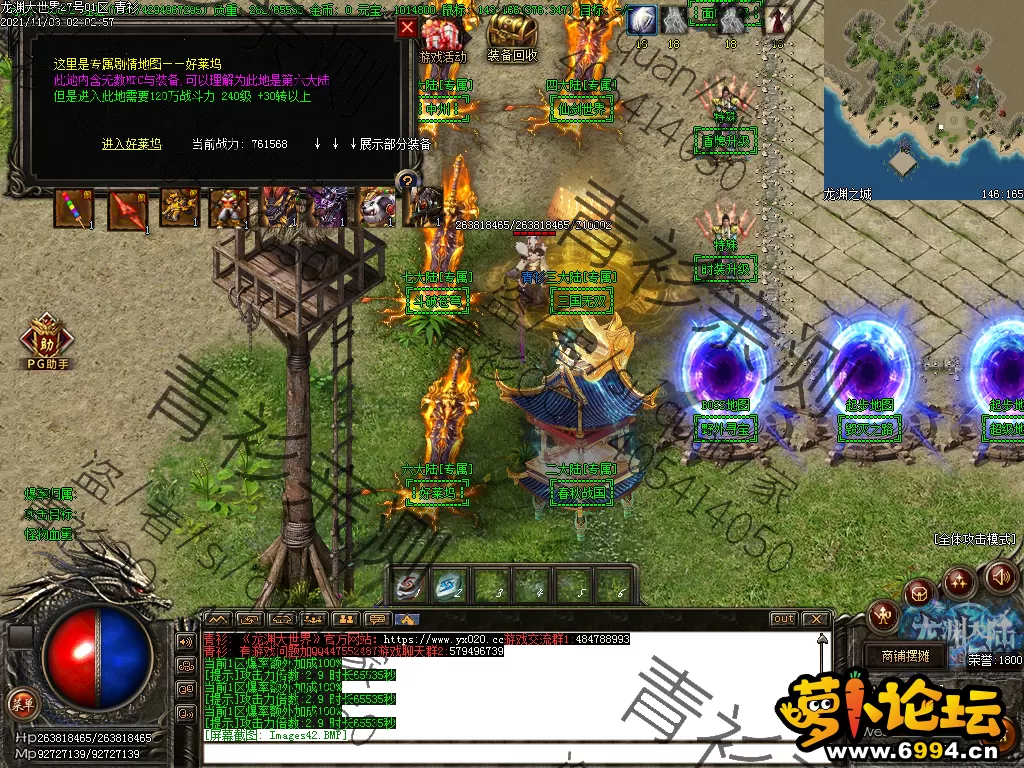Close the chat window with the X
The height and width of the screenshot is (768, 1024).
pos(816,619)
